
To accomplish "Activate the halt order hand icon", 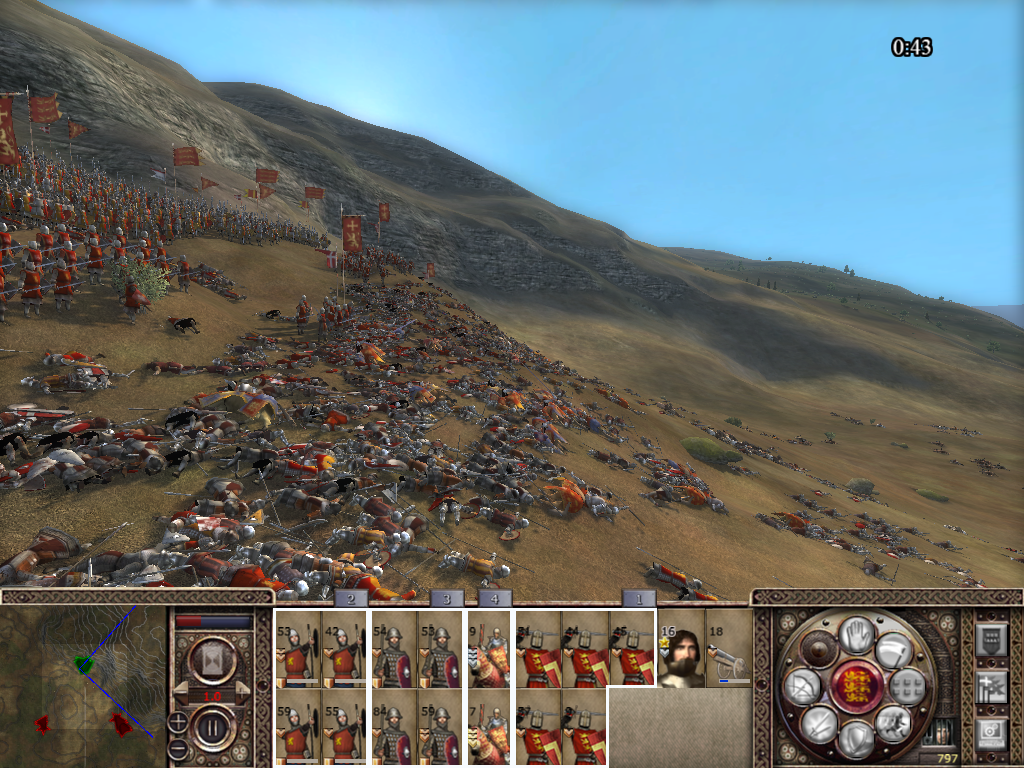I will click(x=856, y=635).
